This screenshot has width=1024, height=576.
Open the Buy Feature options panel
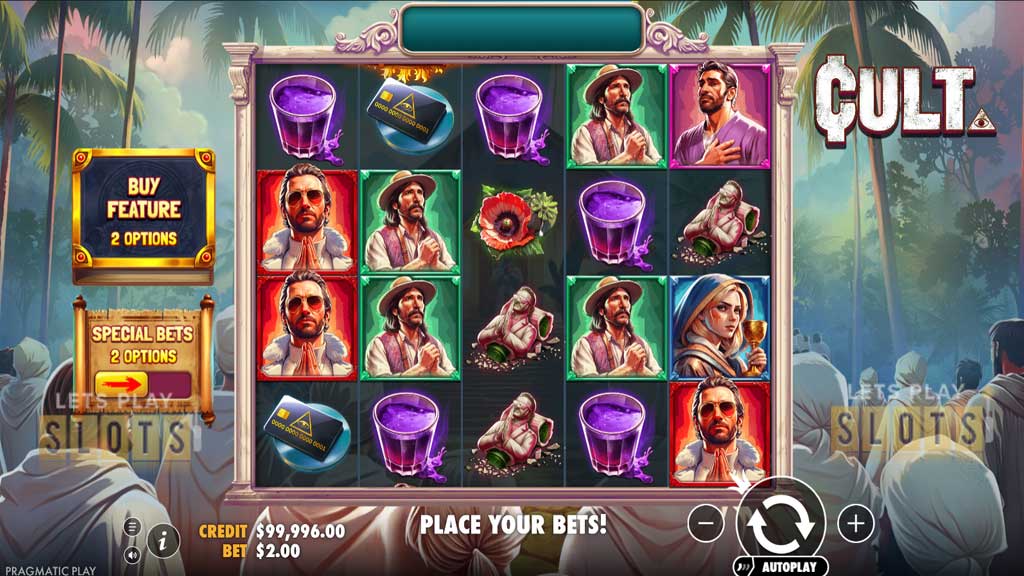(143, 212)
